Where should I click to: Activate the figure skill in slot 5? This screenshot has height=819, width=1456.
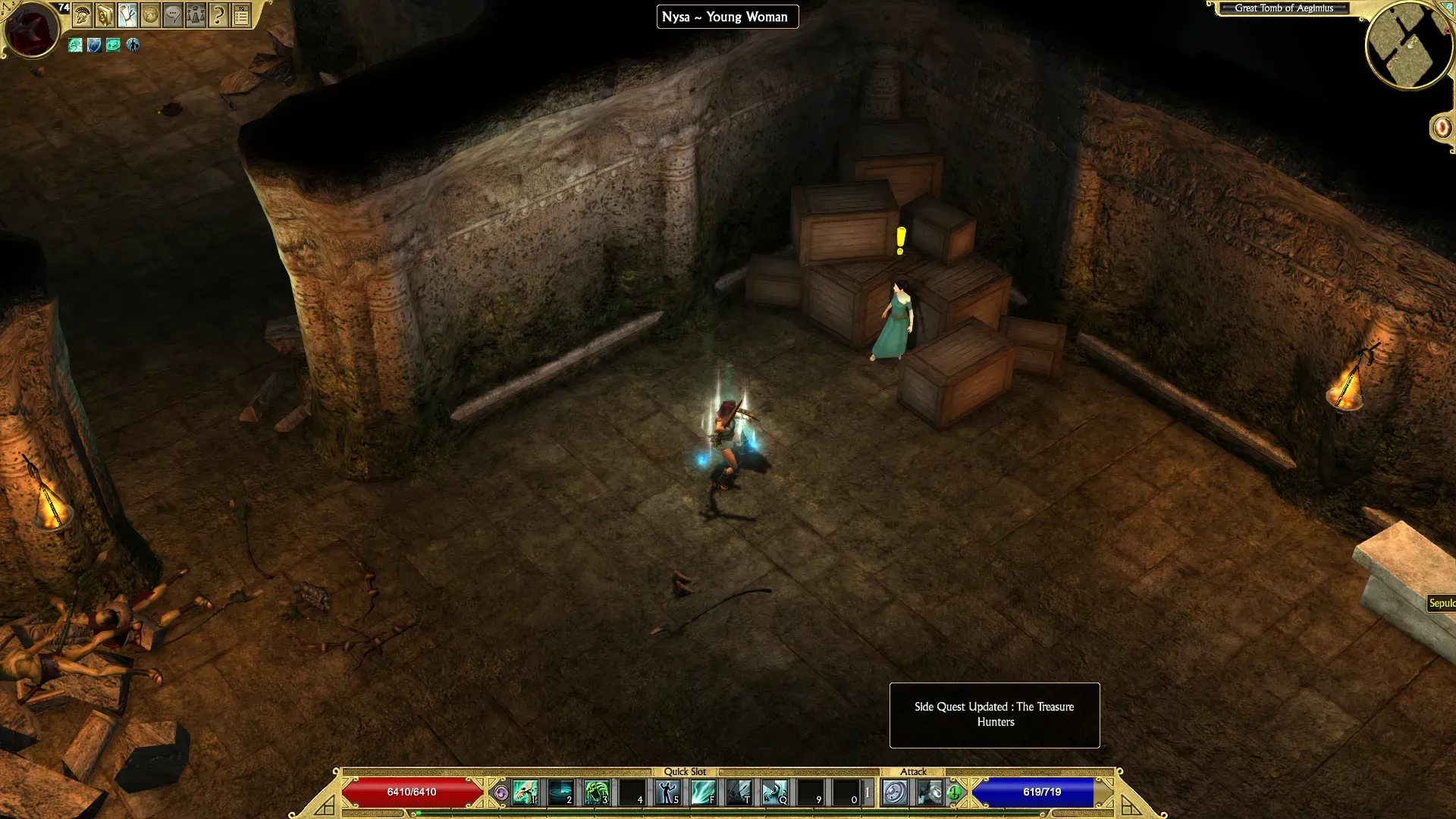[x=667, y=792]
